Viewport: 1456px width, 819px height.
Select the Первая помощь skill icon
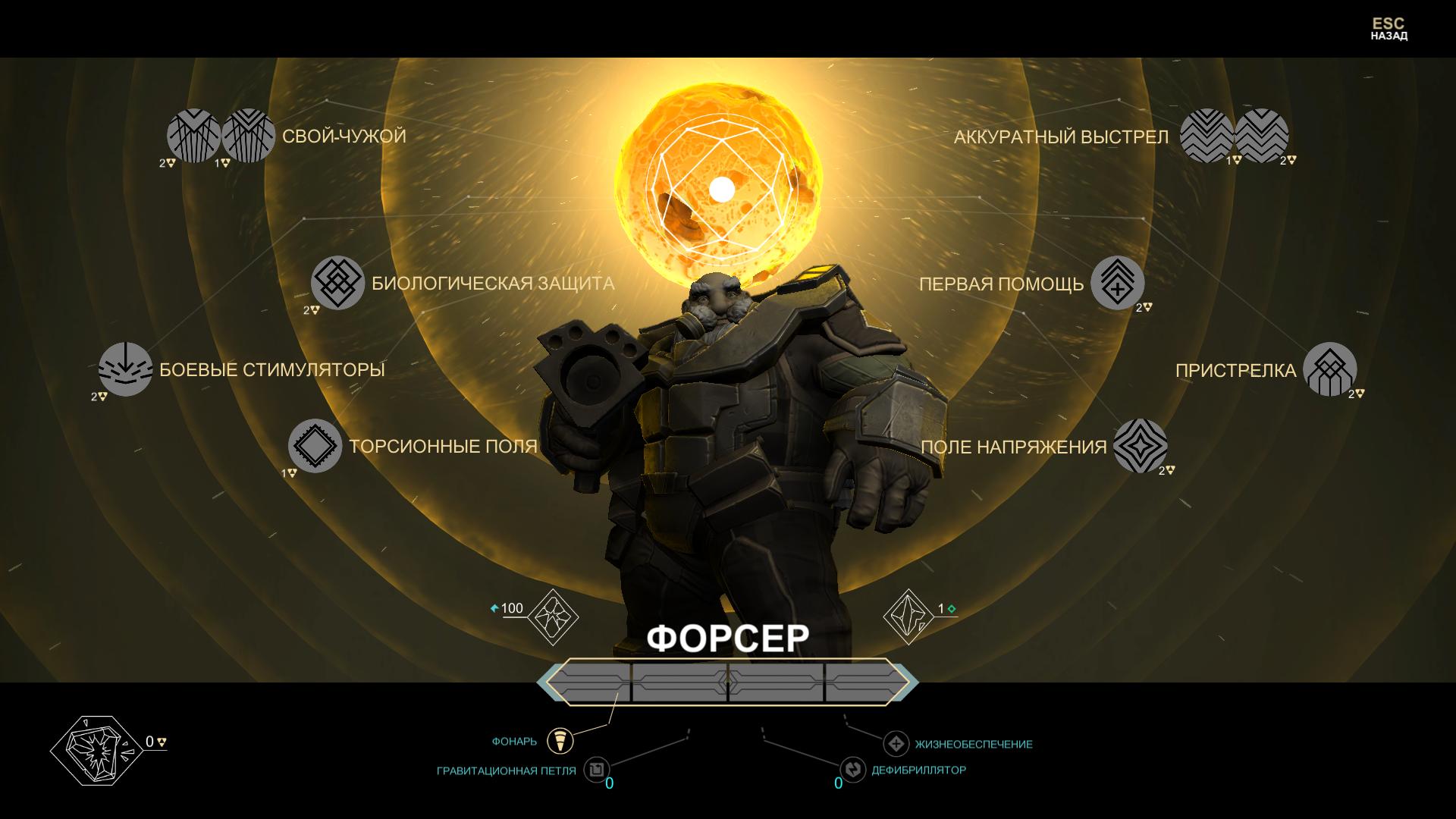pyautogui.click(x=1117, y=283)
